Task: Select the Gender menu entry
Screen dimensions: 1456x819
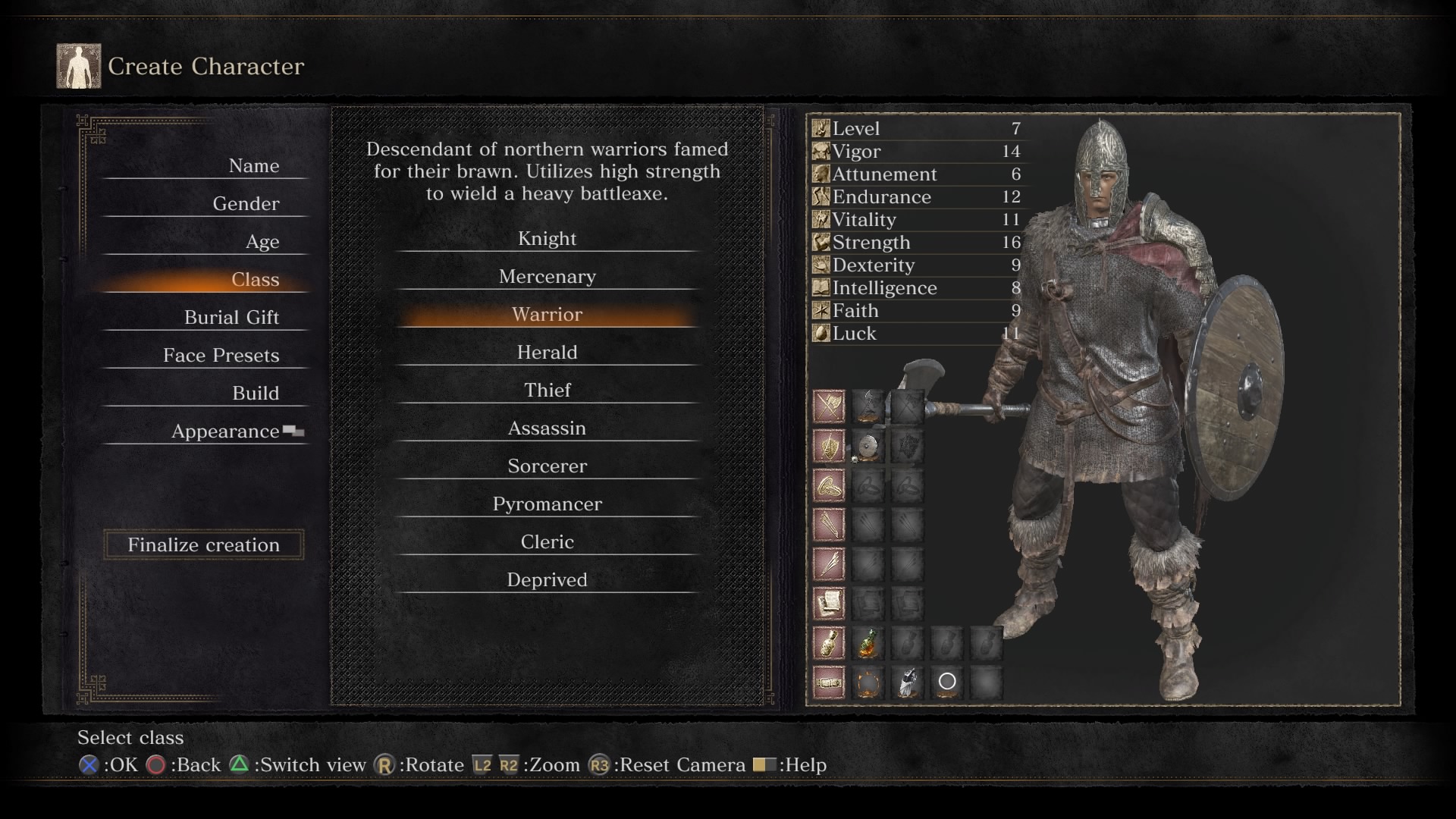Action: click(246, 204)
